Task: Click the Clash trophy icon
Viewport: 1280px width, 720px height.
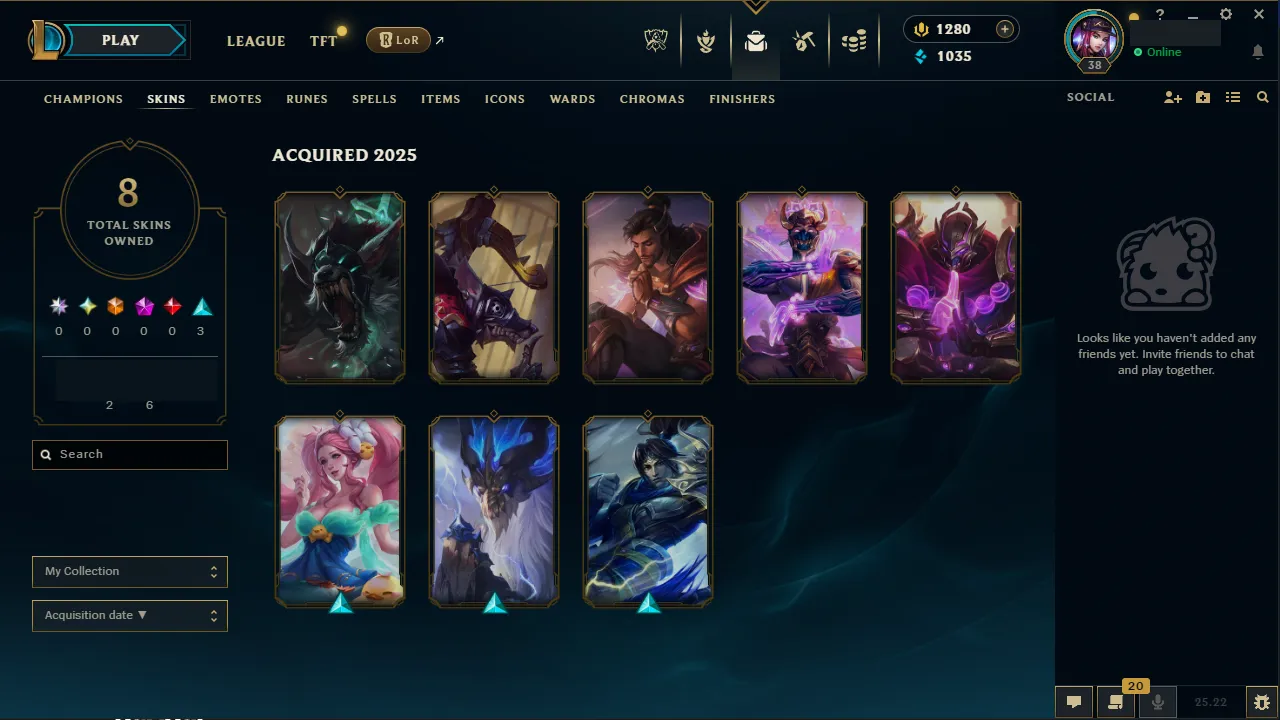Action: click(x=706, y=40)
